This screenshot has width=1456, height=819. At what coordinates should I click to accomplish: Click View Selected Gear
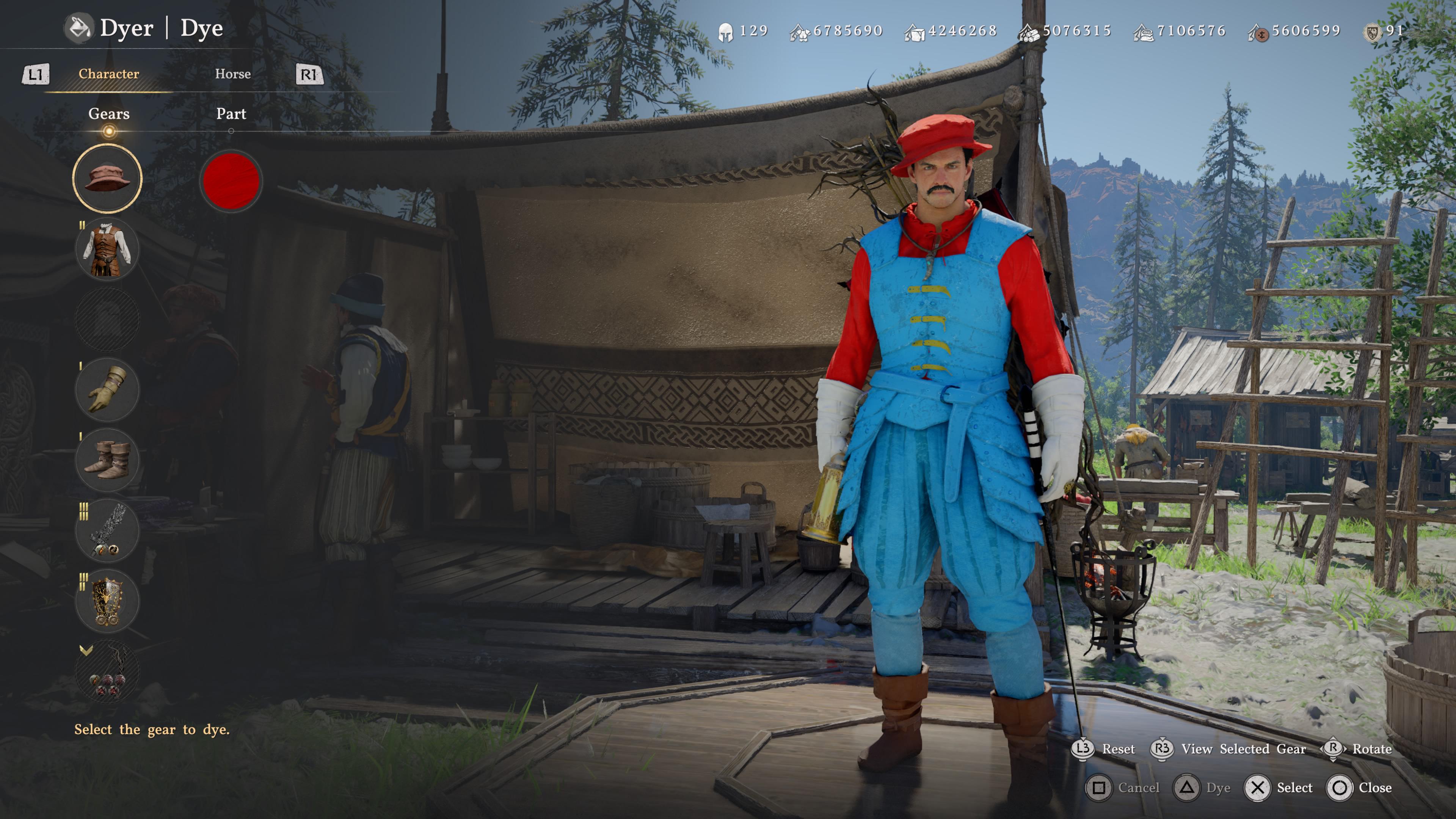[x=1243, y=749]
